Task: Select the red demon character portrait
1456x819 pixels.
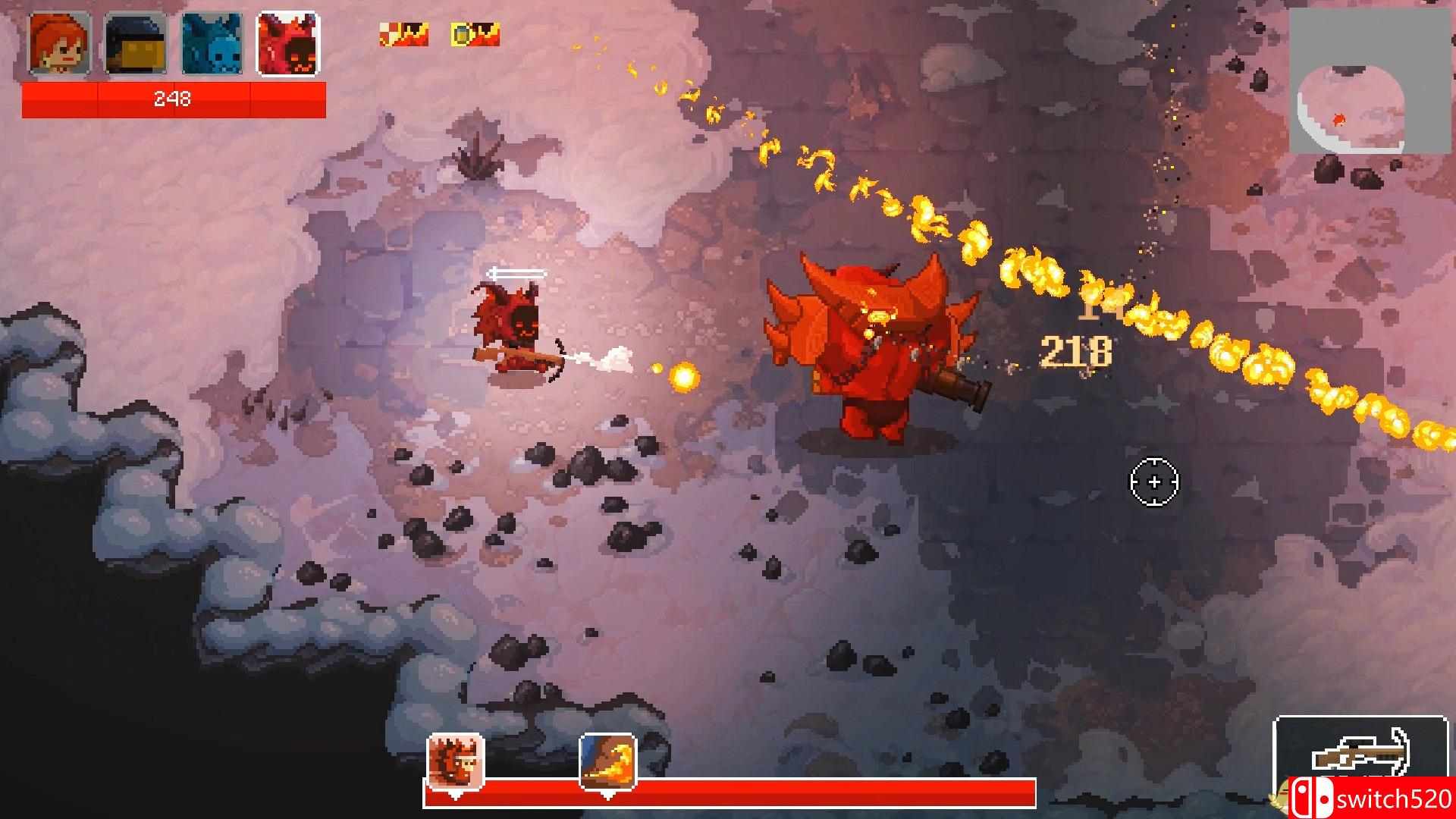Action: point(288,45)
